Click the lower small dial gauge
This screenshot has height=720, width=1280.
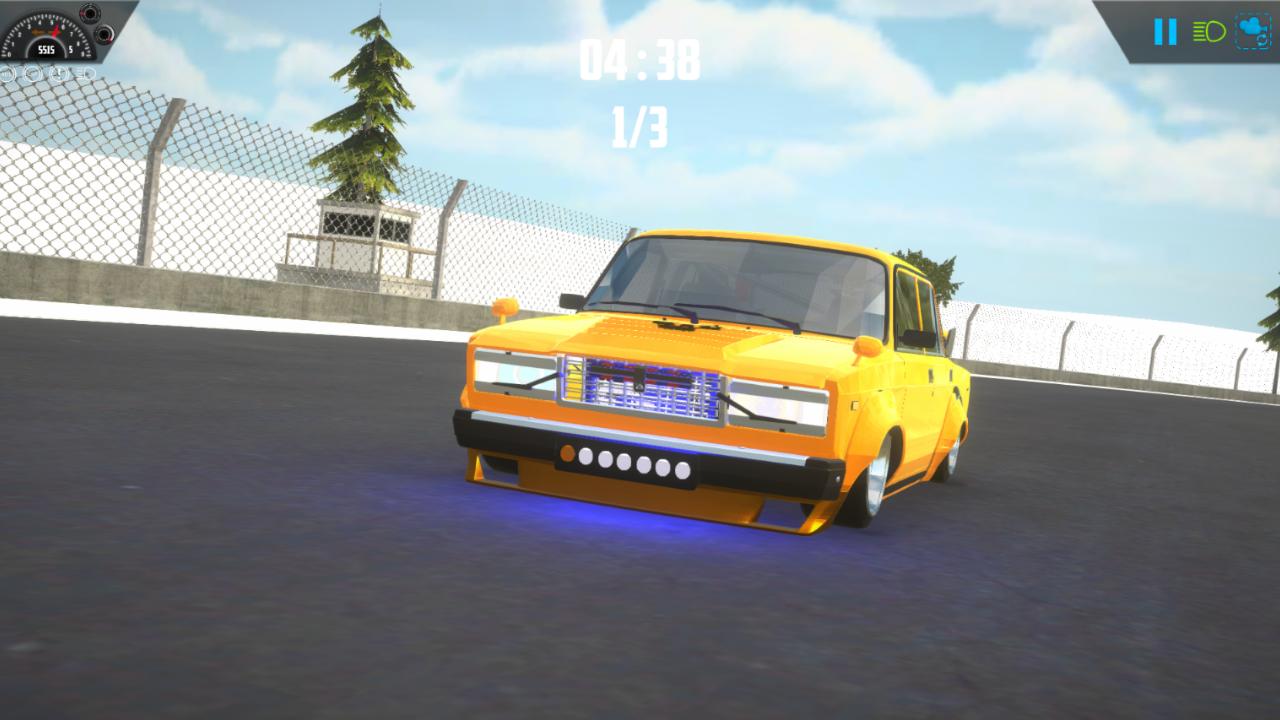click(x=105, y=35)
